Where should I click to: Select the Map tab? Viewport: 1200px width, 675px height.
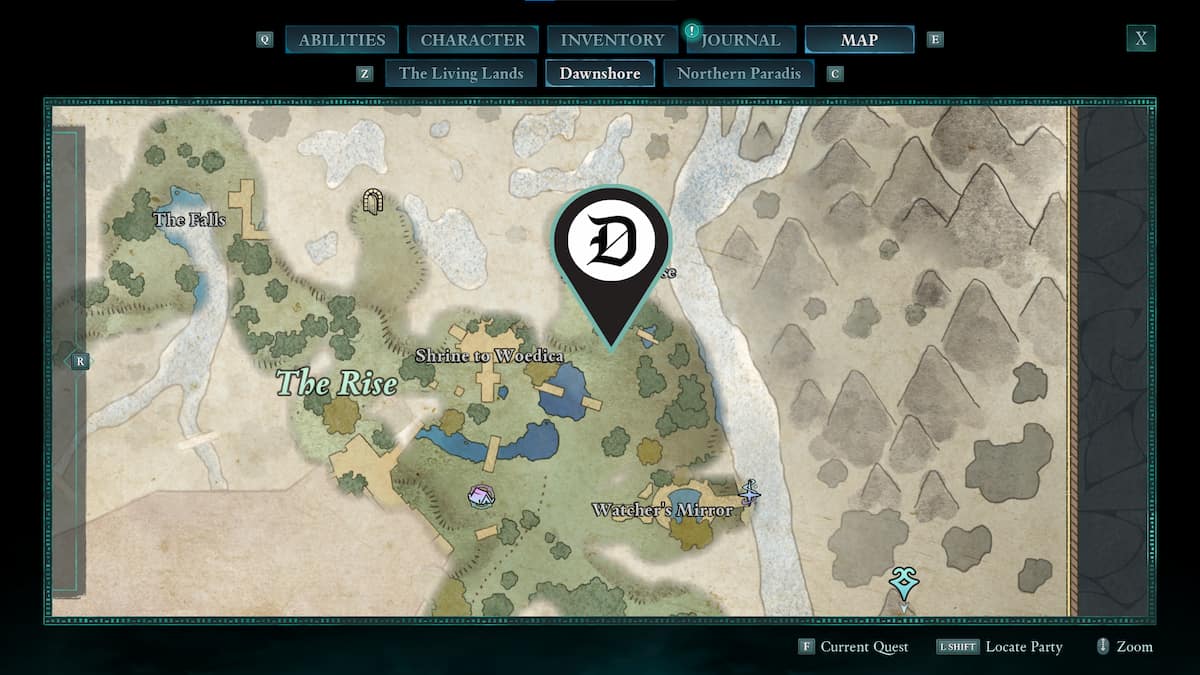click(x=859, y=40)
